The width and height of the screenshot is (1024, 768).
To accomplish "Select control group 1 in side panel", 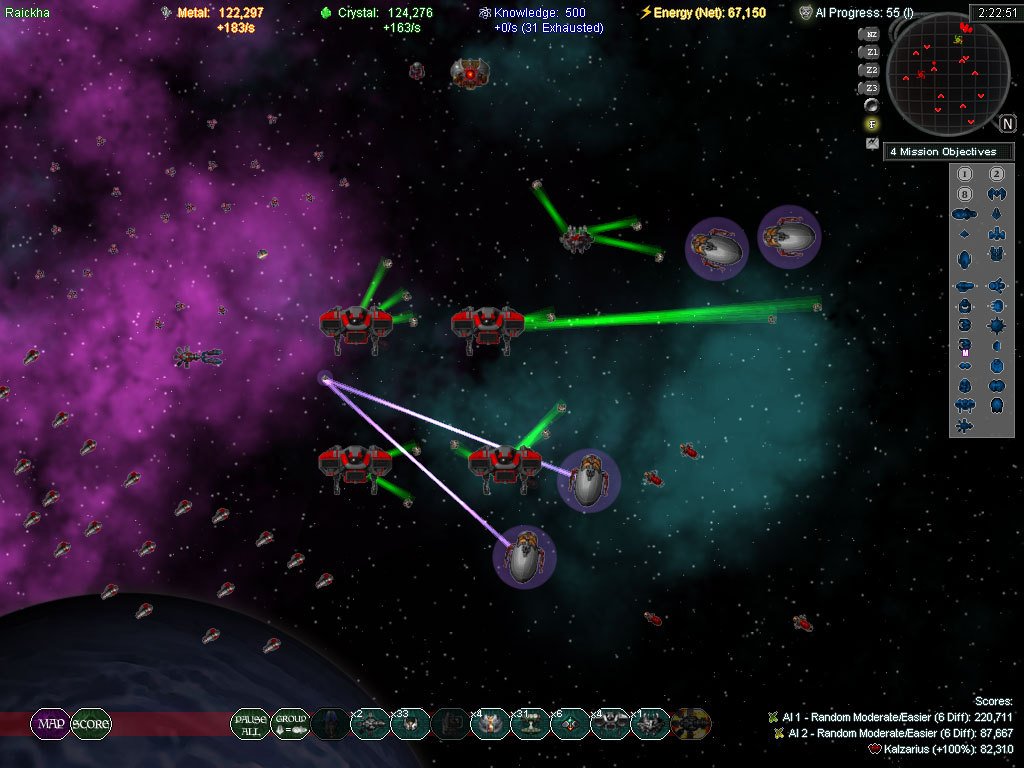I will pos(965,172).
